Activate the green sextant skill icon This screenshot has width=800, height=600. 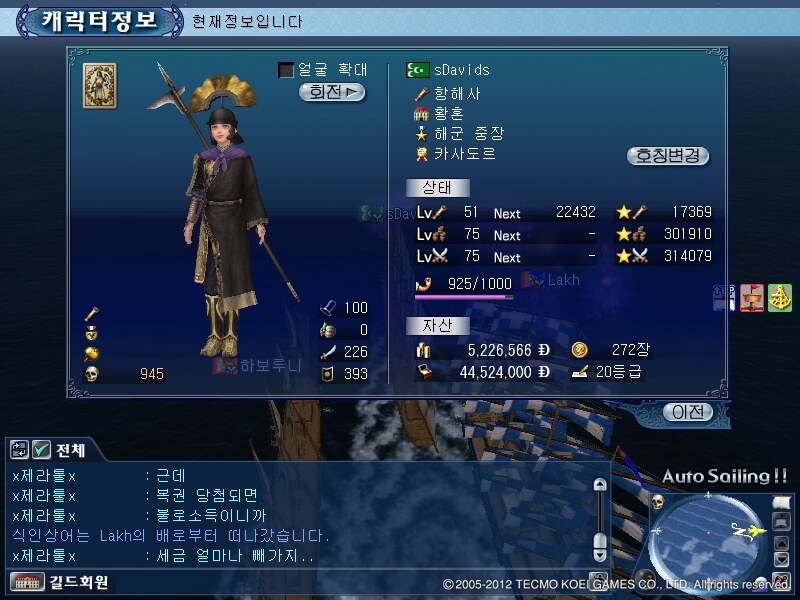coord(779,298)
